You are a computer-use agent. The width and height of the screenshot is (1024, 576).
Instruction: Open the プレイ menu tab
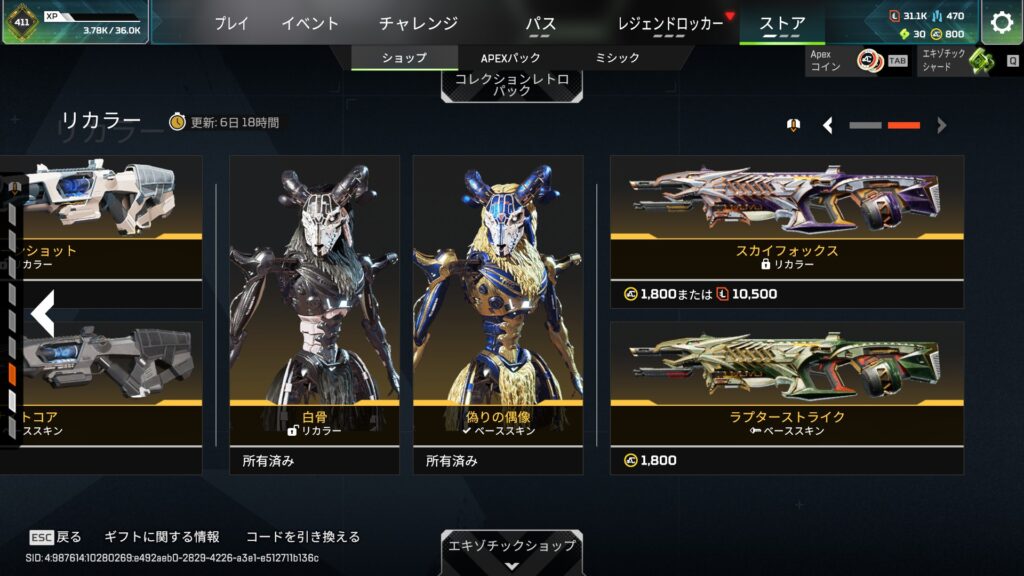point(231,23)
